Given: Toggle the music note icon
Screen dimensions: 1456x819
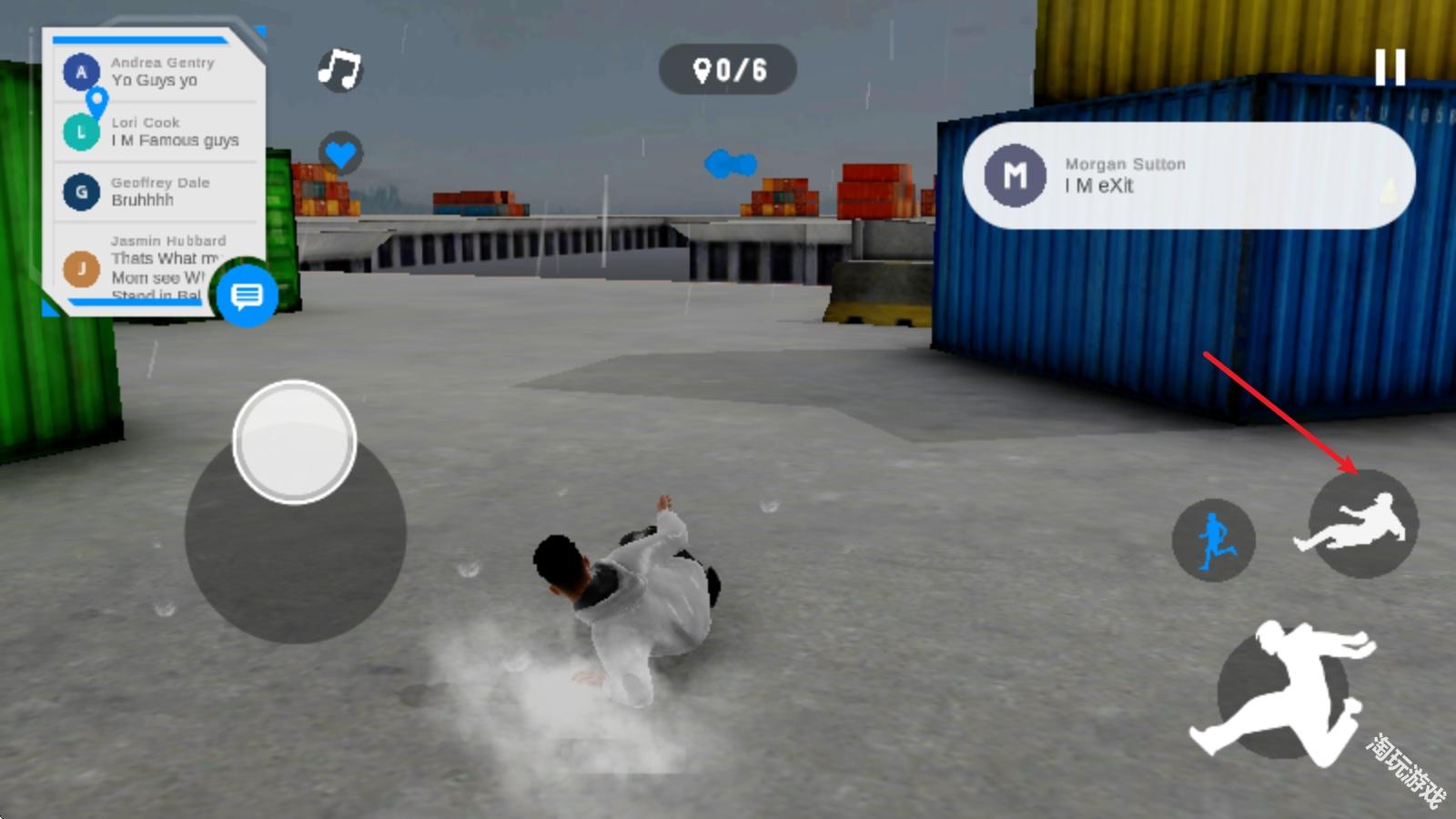Looking at the screenshot, I should (x=339, y=69).
